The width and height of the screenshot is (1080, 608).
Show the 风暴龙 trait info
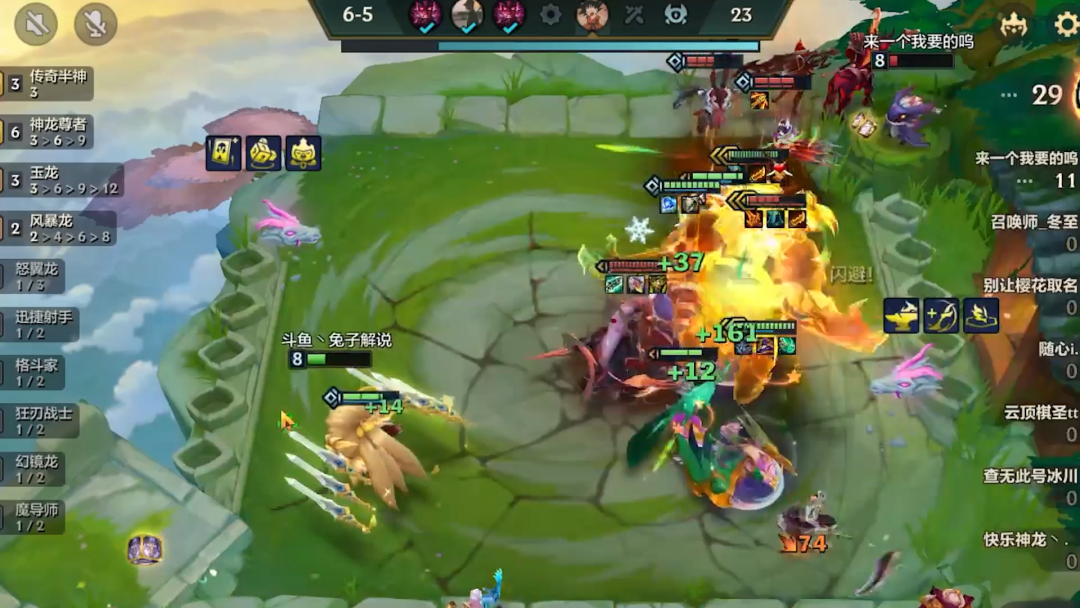[58, 228]
